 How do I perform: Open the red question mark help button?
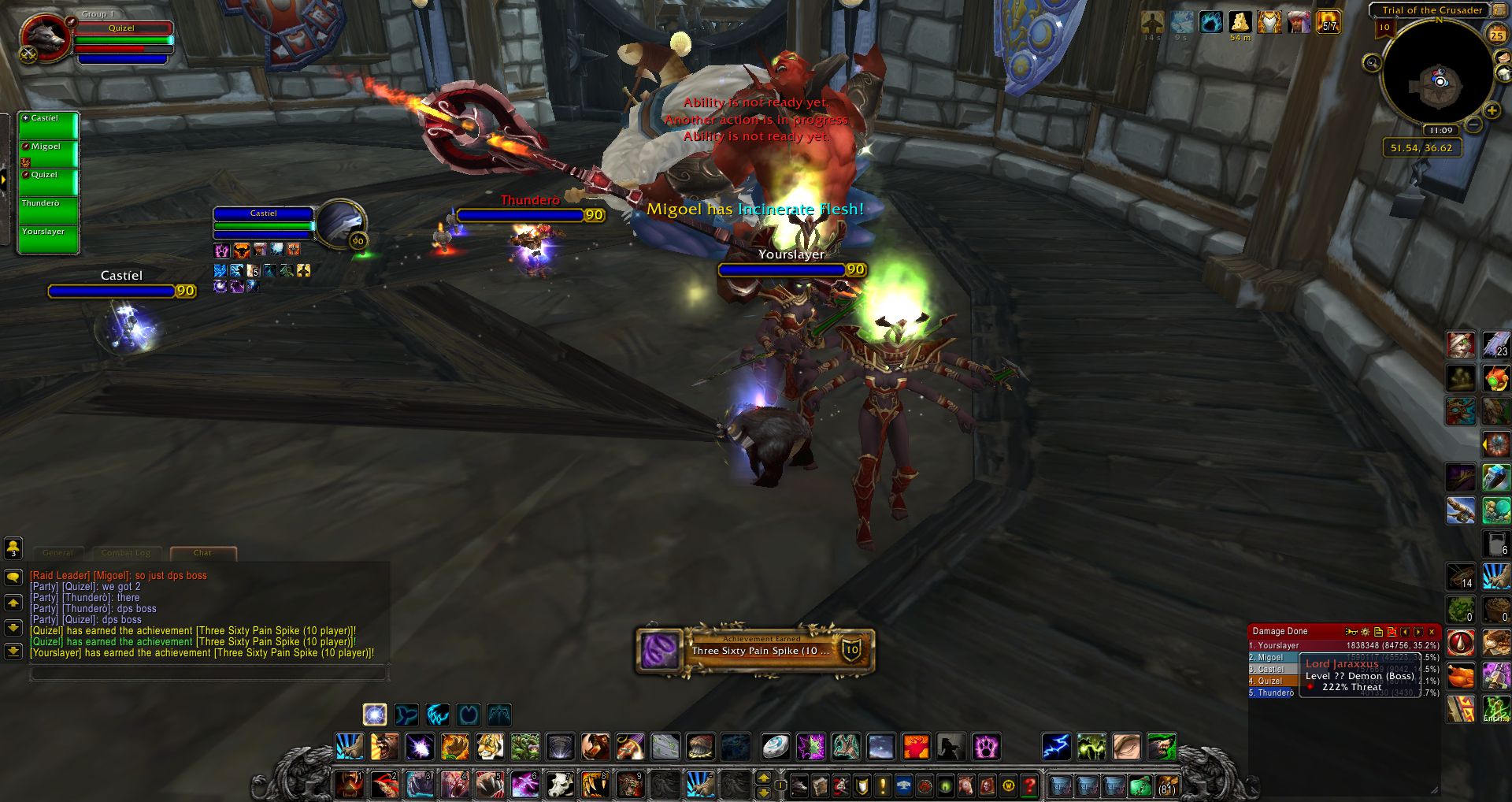pos(1029,785)
